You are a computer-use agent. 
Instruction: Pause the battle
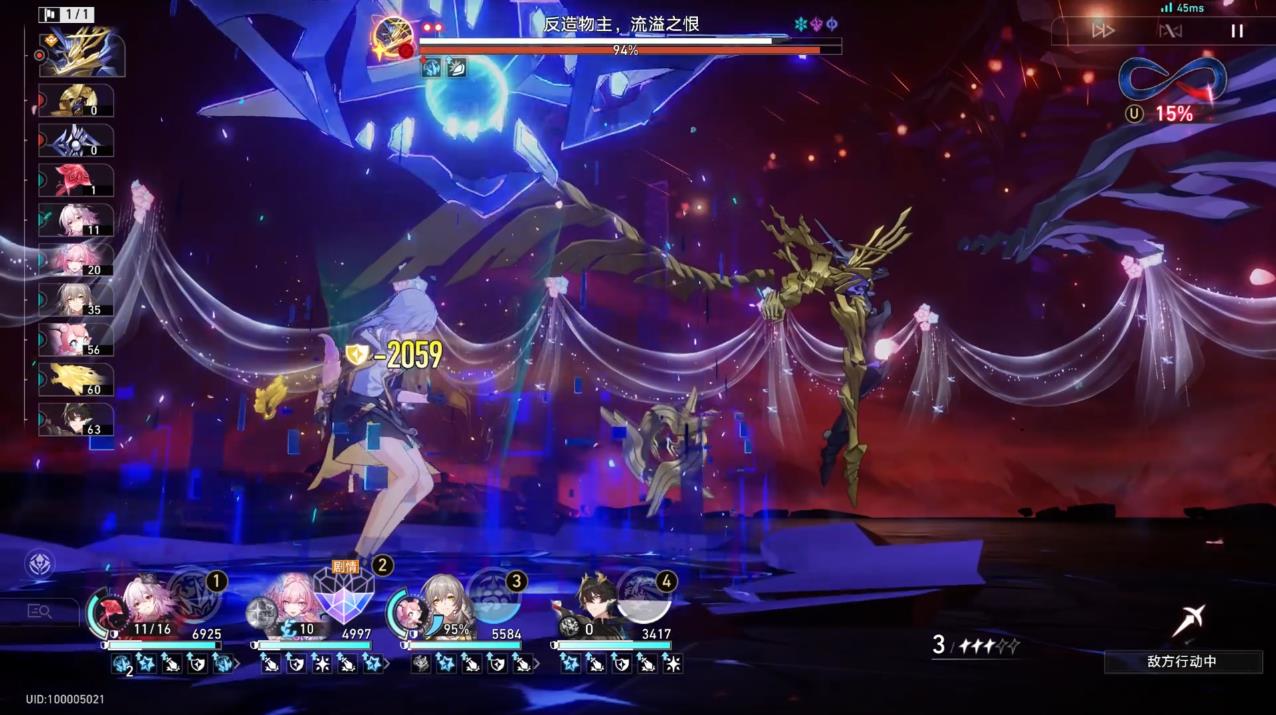pos(1237,31)
